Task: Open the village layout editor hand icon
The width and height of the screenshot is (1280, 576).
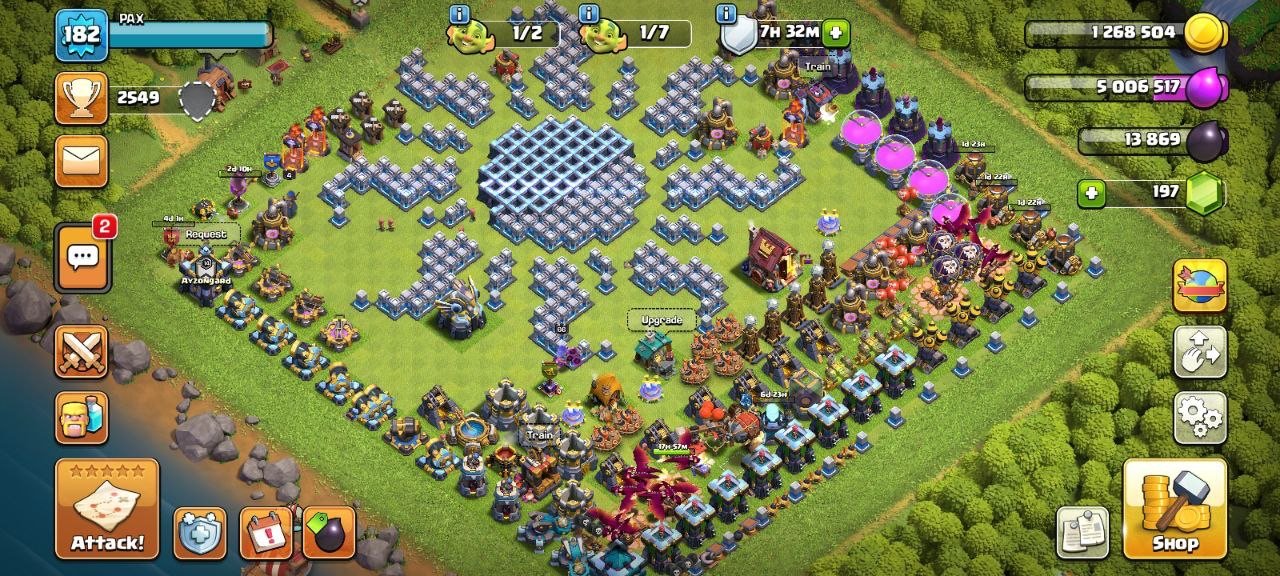Action: click(1200, 352)
